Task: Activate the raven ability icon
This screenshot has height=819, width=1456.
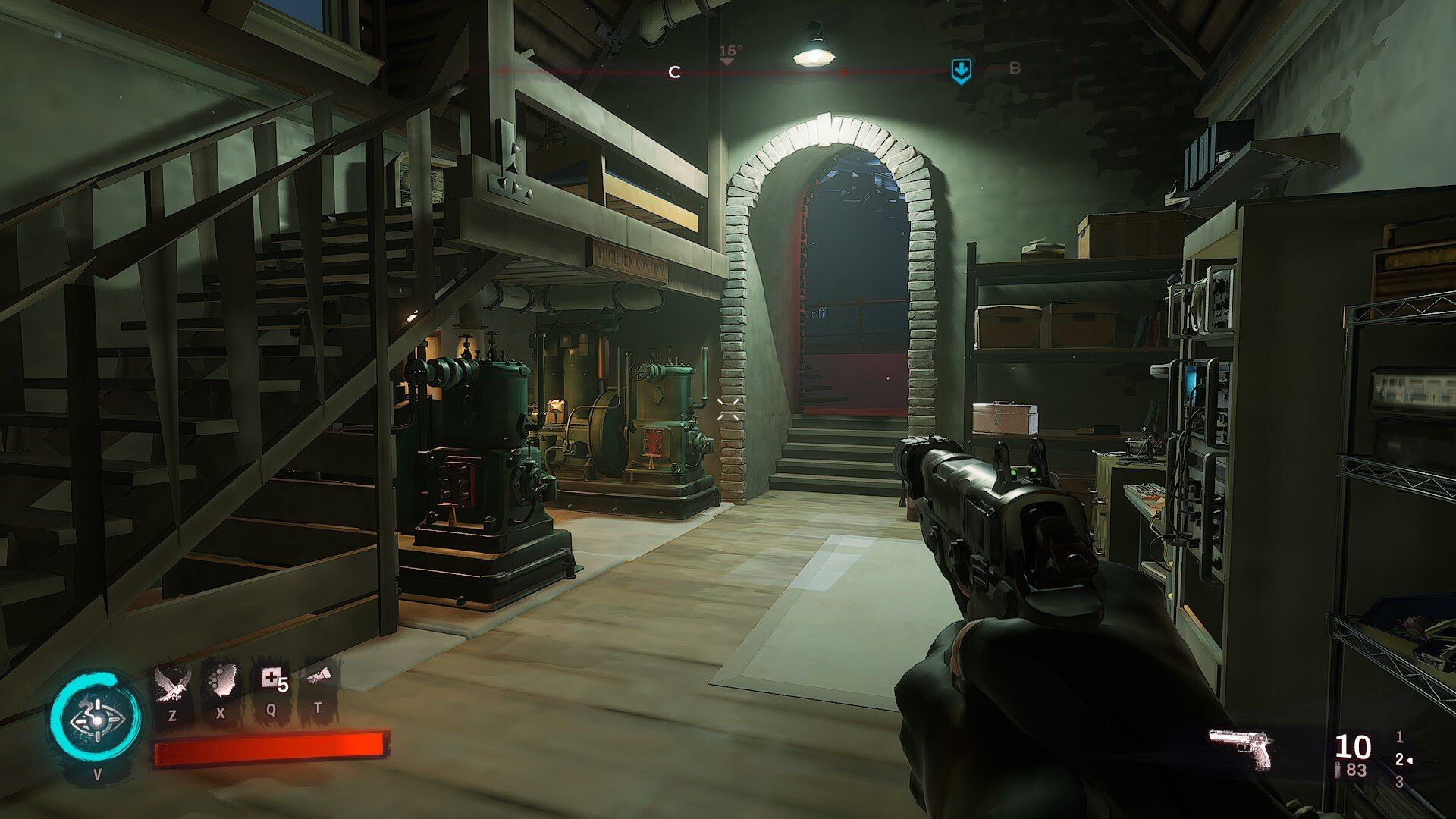Action: pos(171,682)
